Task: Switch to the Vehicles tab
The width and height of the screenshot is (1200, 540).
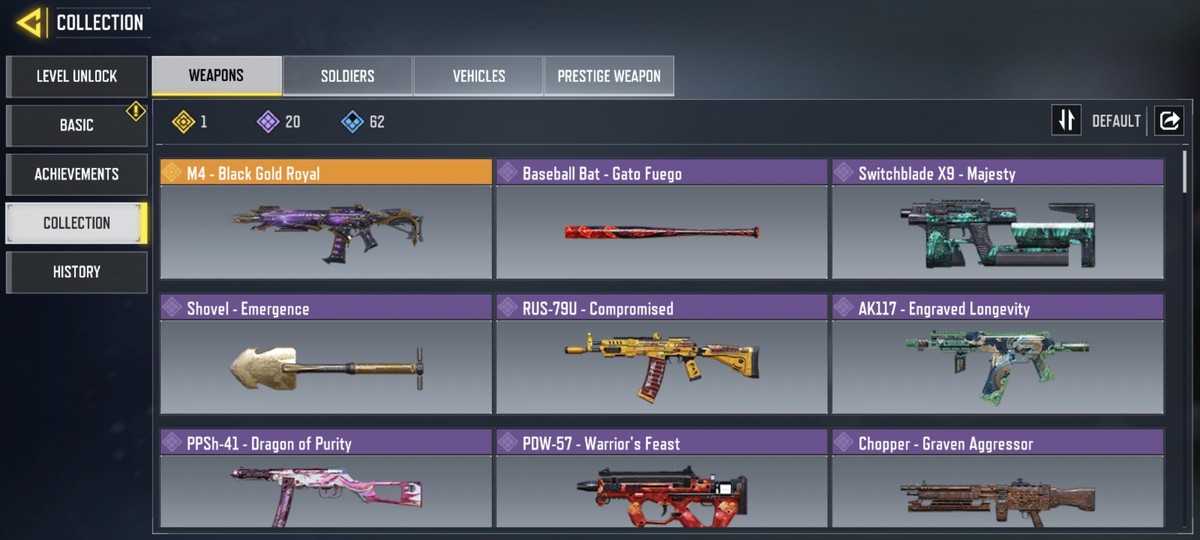Action: click(478, 76)
